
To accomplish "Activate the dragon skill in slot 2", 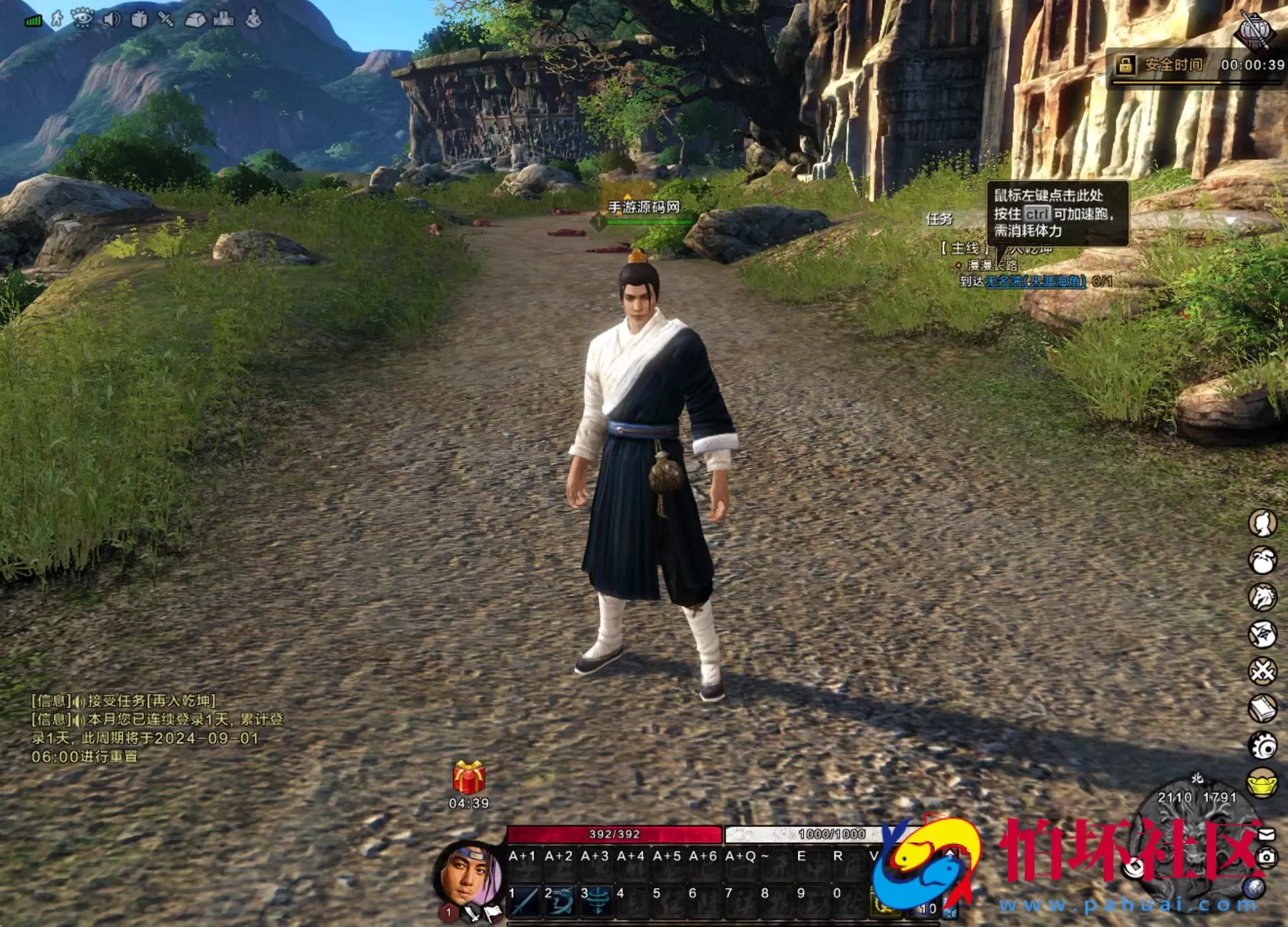I will tap(560, 900).
